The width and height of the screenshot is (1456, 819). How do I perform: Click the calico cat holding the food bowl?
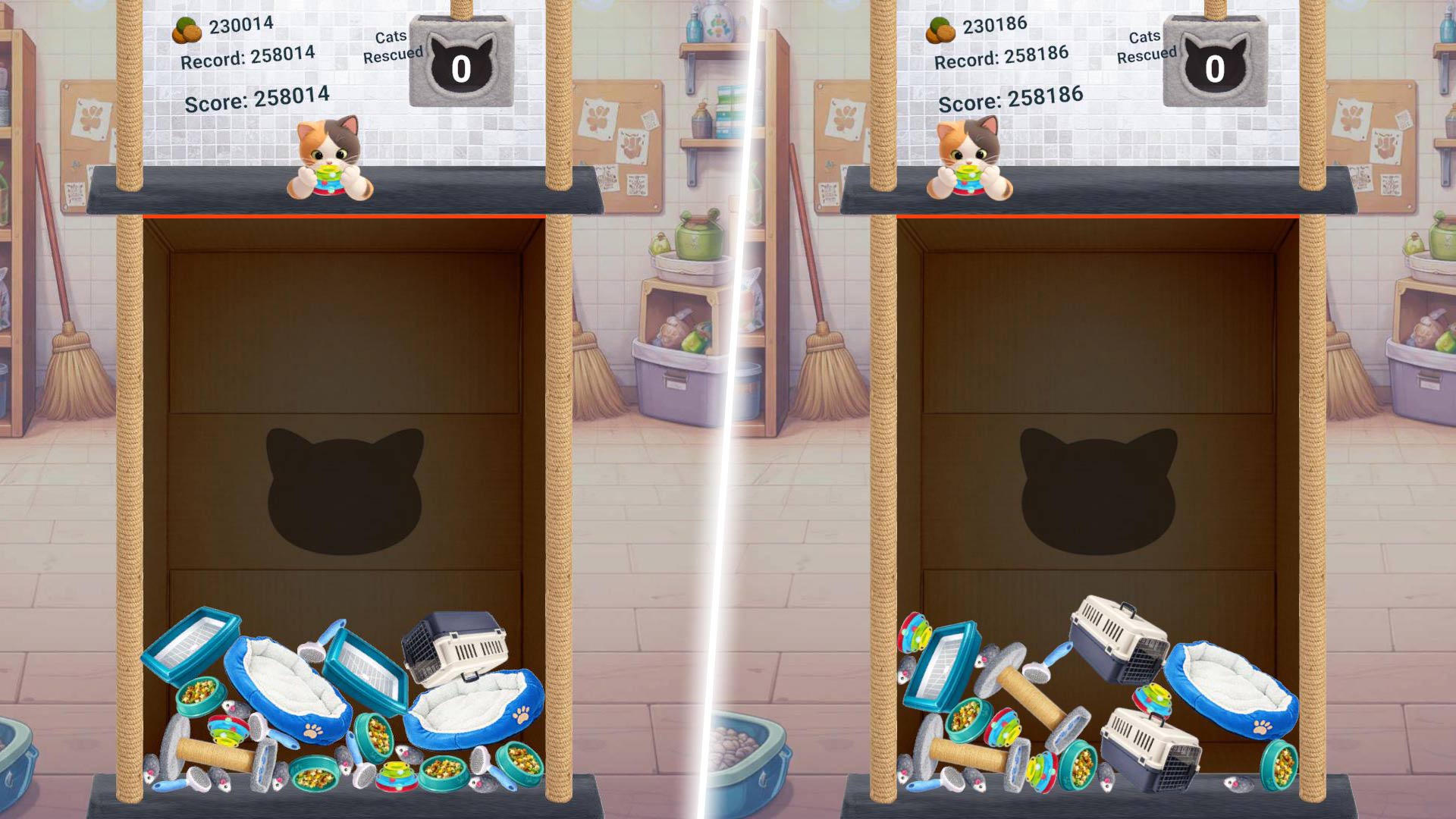pos(331,155)
